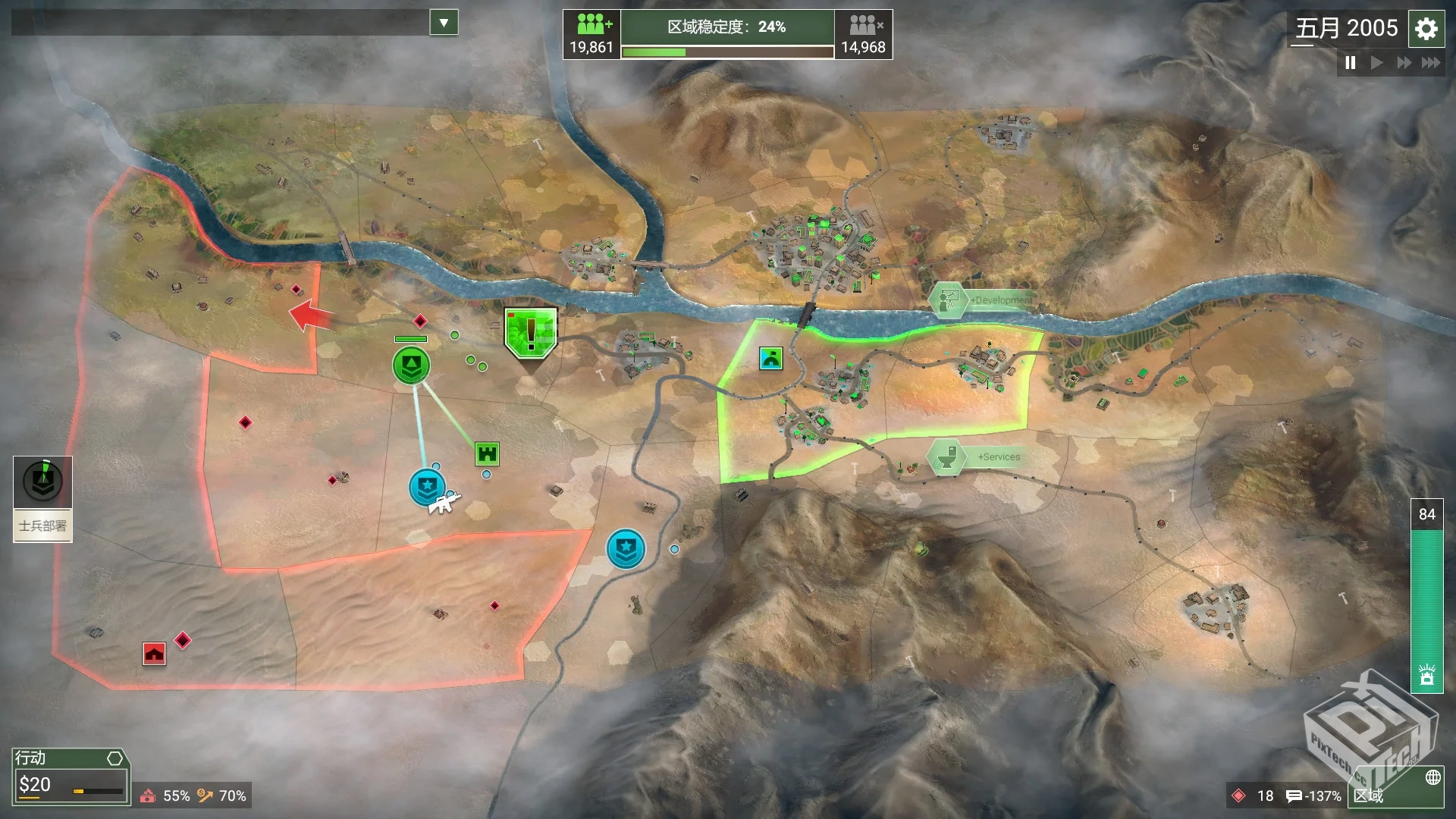Click the red insurgent movement arrow
This screenshot has height=819, width=1456.
[x=309, y=315]
